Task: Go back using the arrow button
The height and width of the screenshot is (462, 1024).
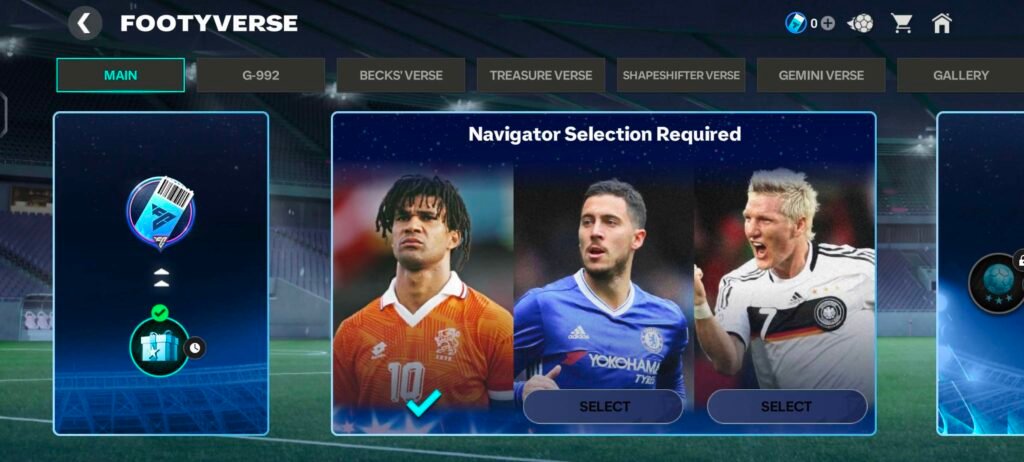Action: 85,23
